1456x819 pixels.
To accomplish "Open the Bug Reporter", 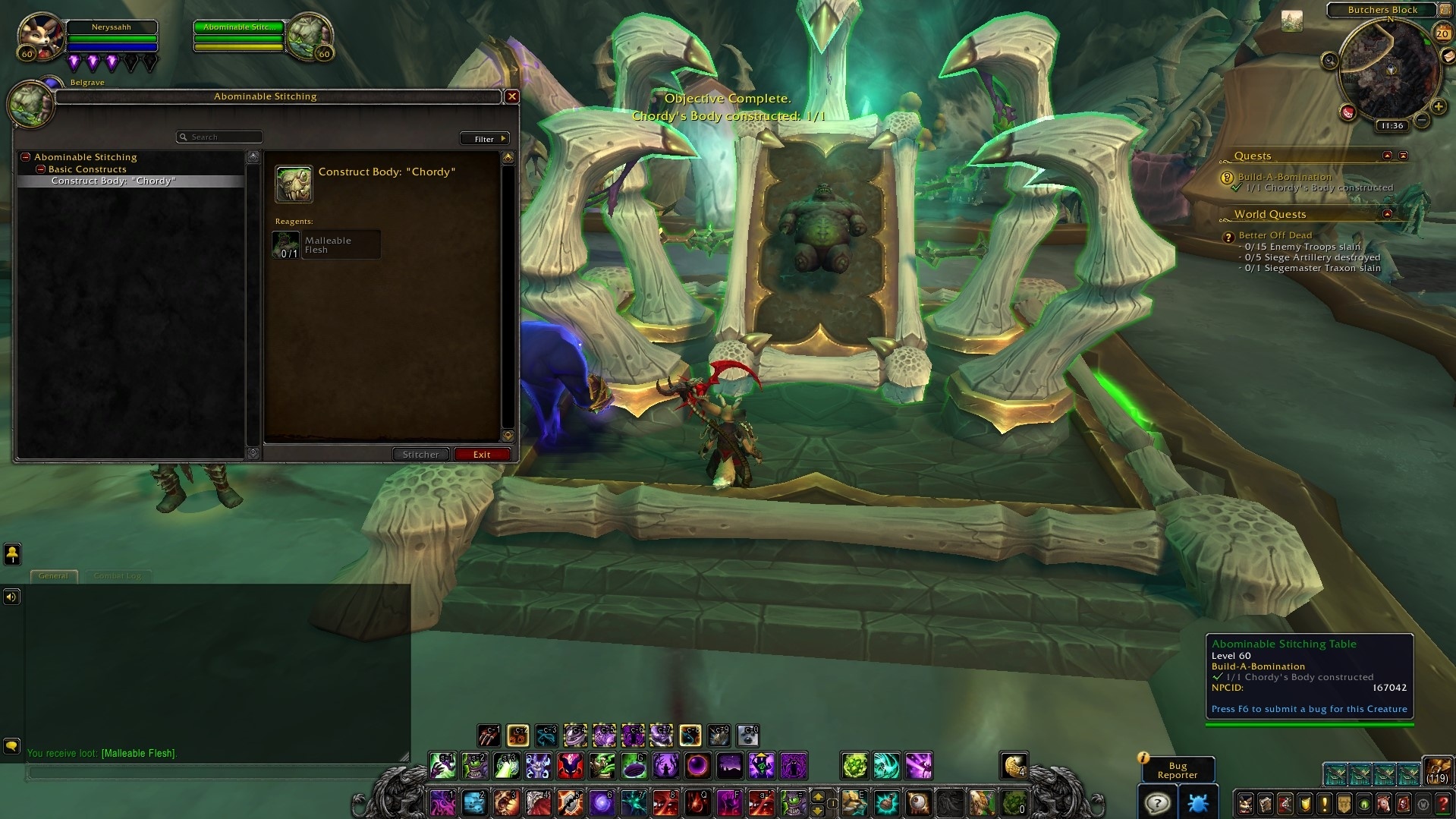I will [x=1177, y=770].
